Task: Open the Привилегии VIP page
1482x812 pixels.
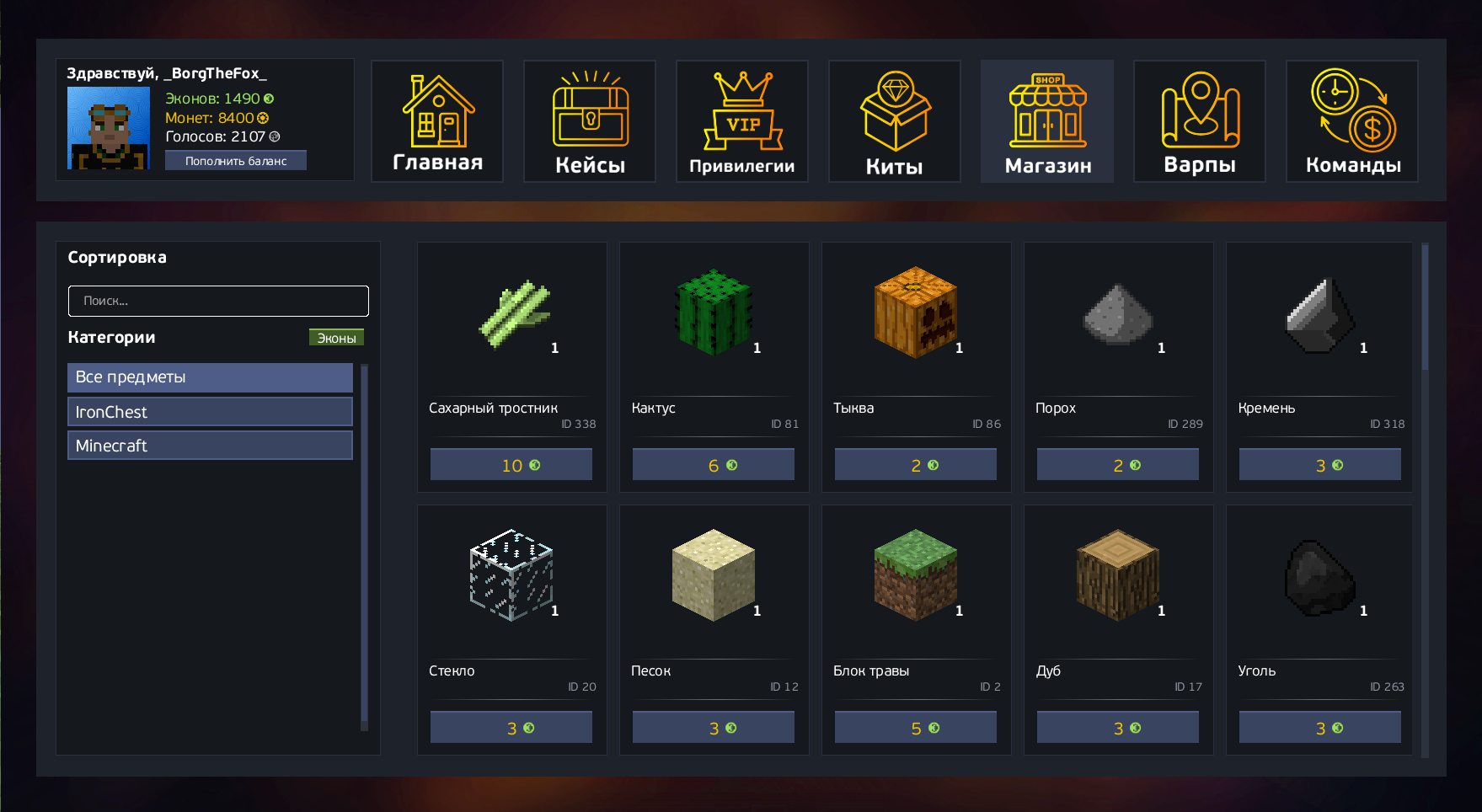Action: tap(742, 121)
